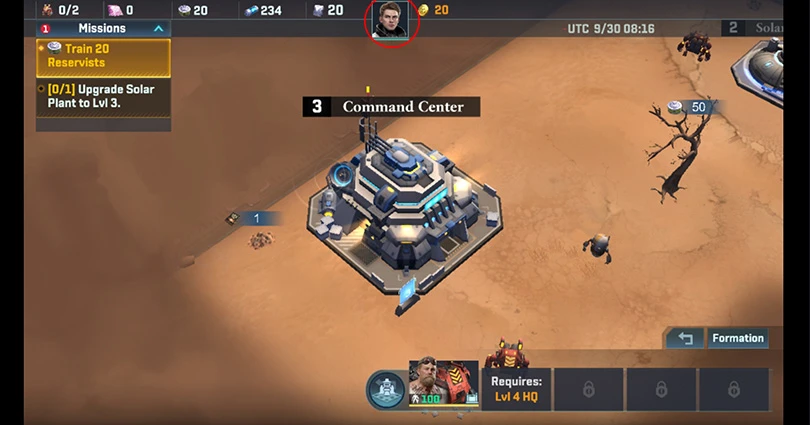The height and width of the screenshot is (425, 810).
Task: Click the back arrow button beside Formation
Action: [x=685, y=338]
